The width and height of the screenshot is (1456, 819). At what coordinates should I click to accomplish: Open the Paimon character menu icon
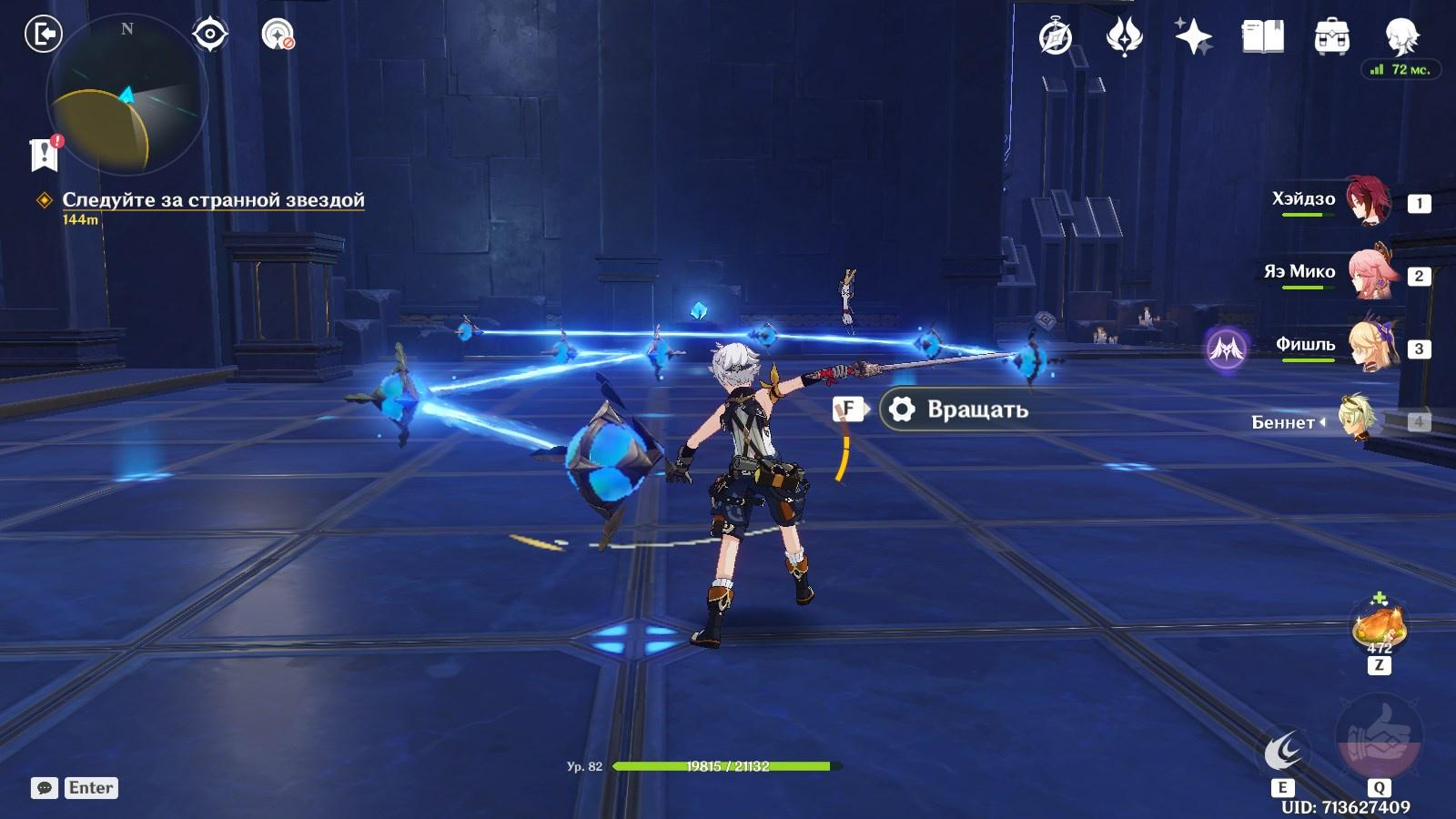click(x=1401, y=35)
